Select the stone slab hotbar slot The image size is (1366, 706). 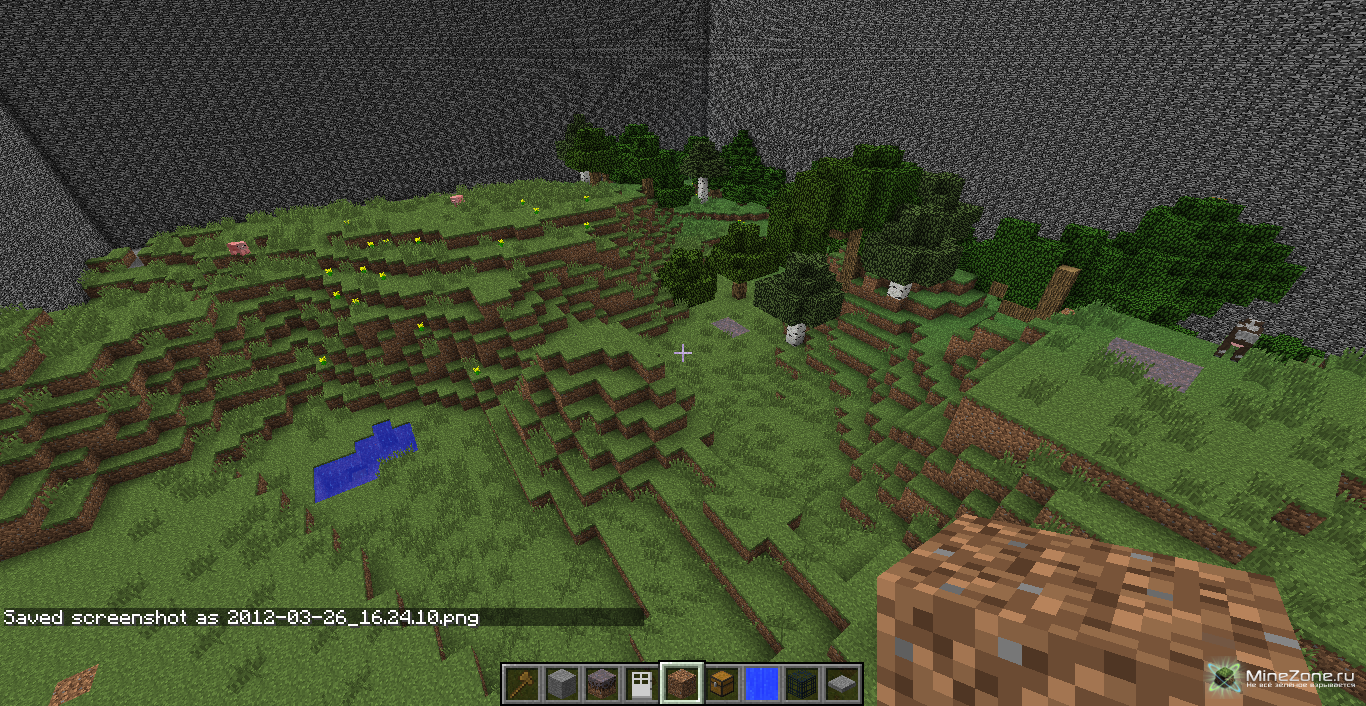842,683
